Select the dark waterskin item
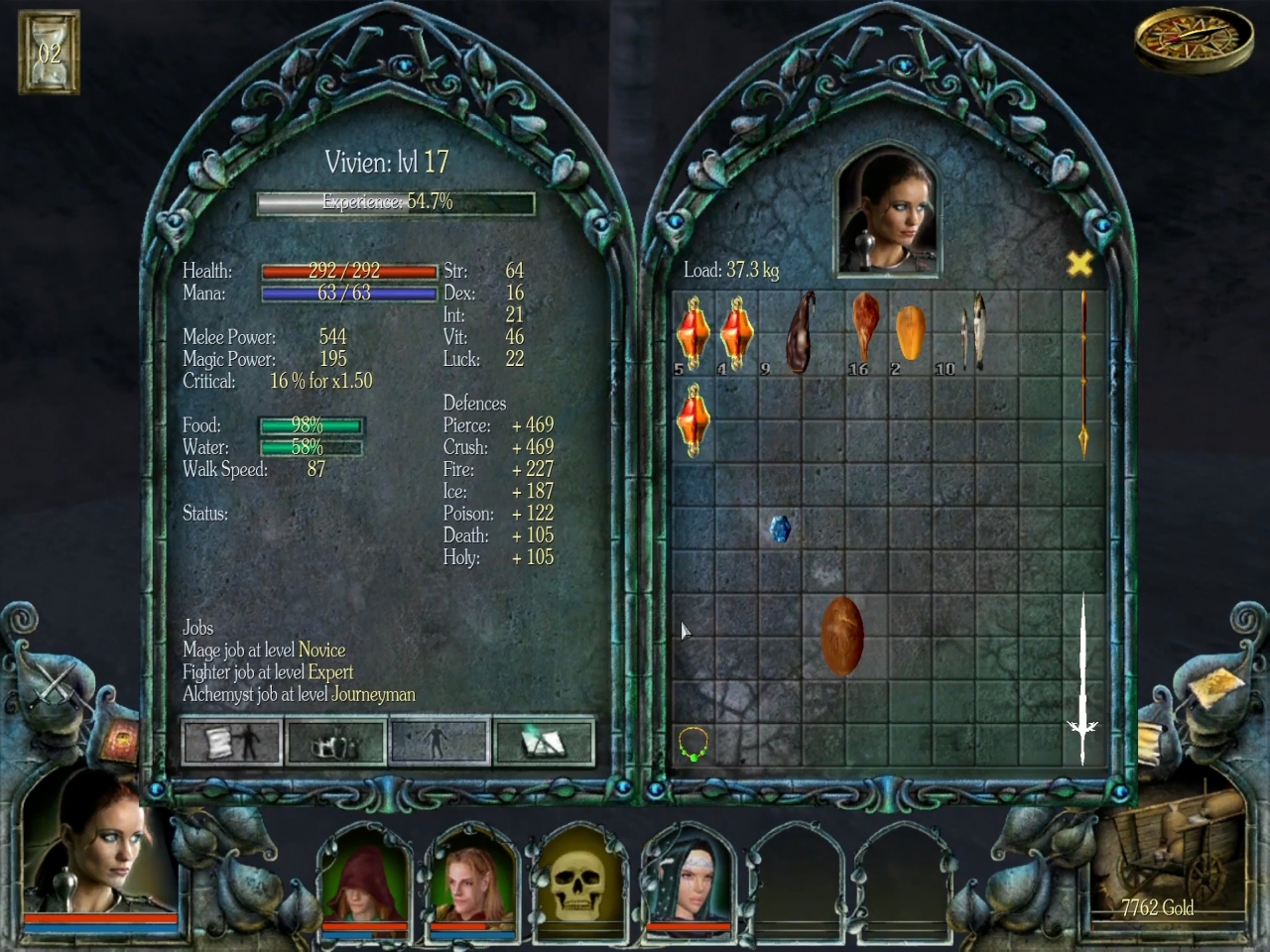Viewport: 1270px width, 952px height. (x=802, y=331)
